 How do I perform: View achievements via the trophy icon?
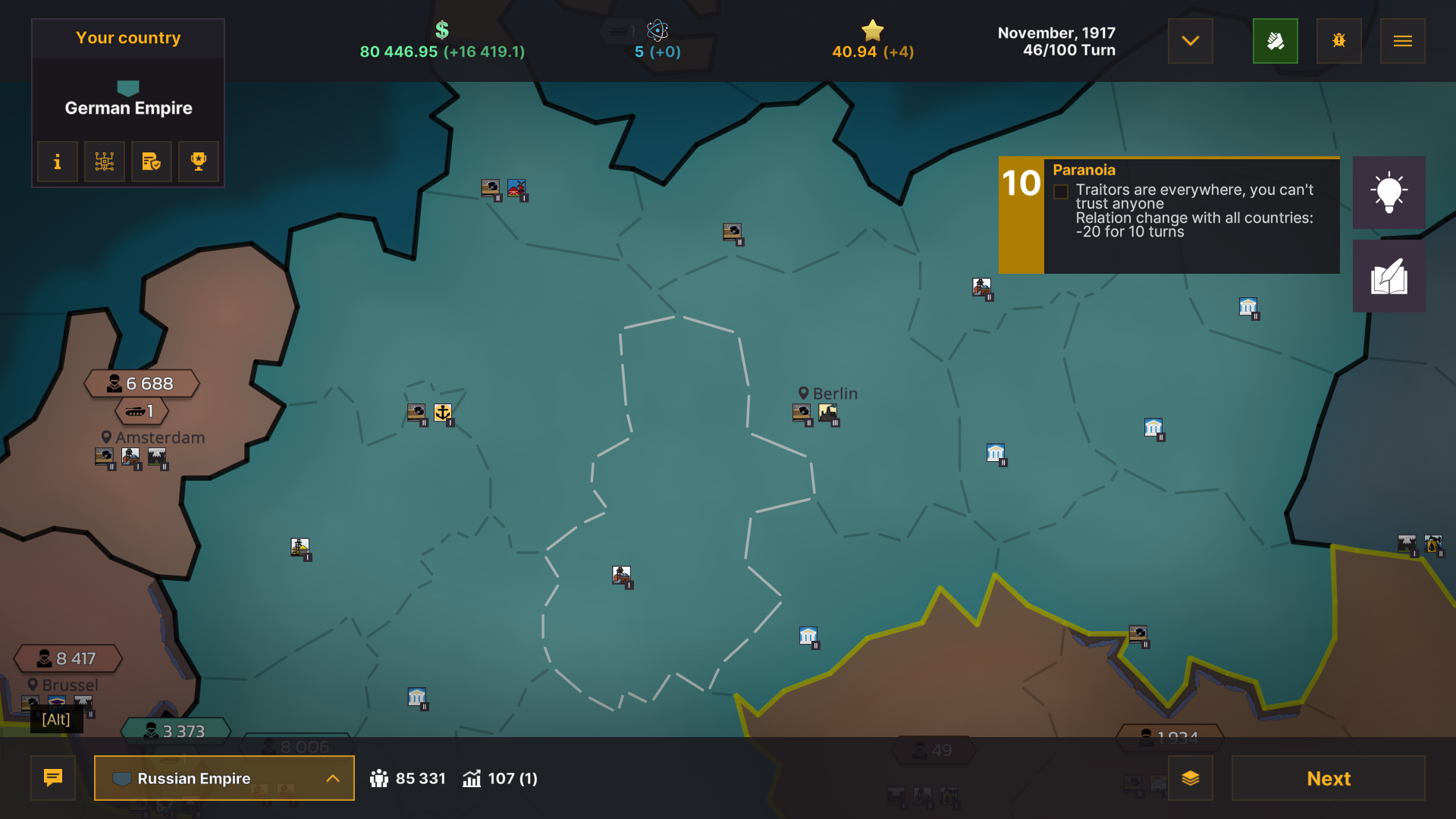(x=198, y=162)
